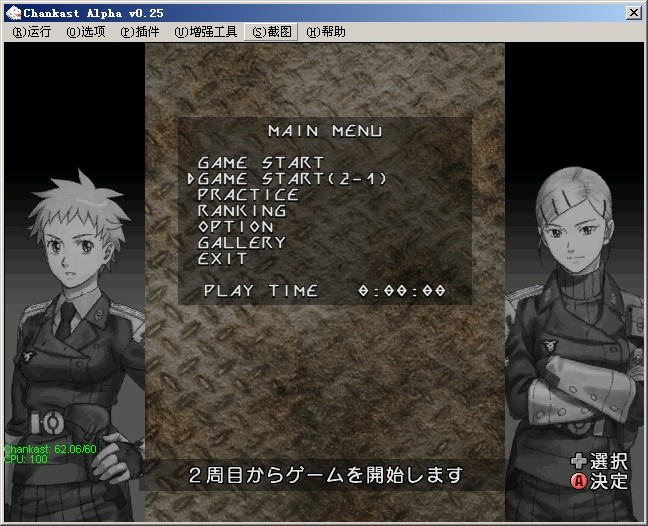The image size is (648, 526).
Task: Close the Chankast emulator window
Action: click(x=634, y=12)
